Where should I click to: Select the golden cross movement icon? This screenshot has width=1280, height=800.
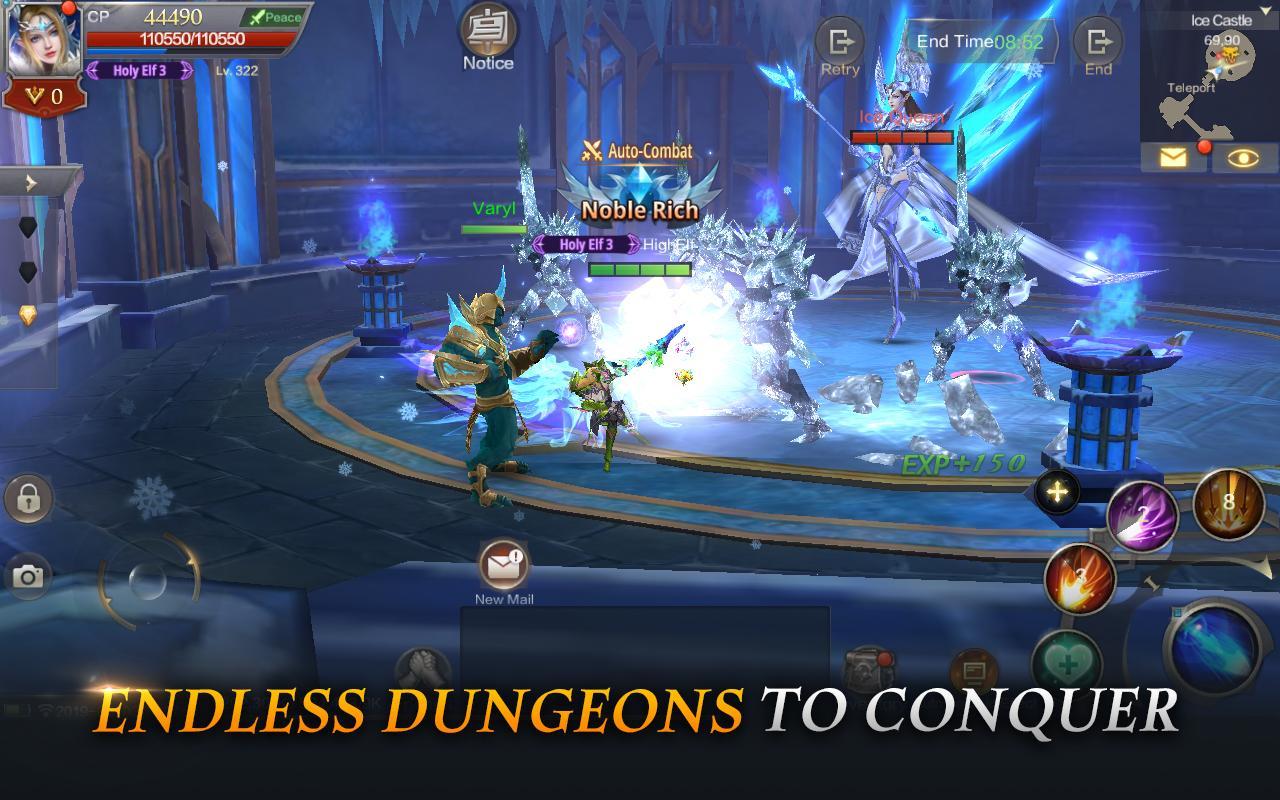[1056, 492]
